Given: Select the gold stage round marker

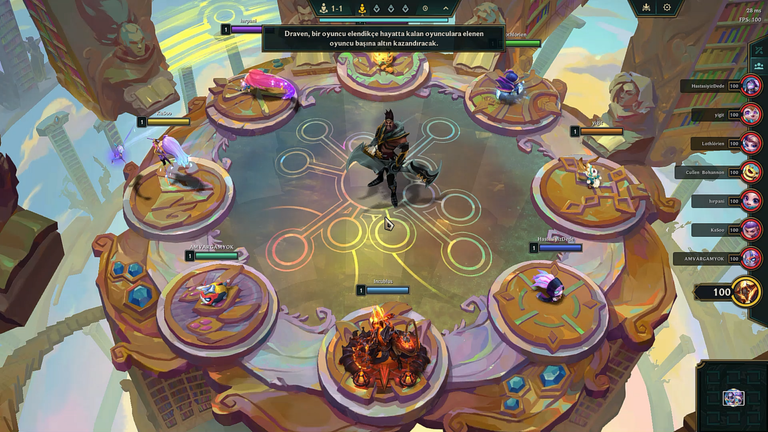Looking at the screenshot, I should pos(362,8).
